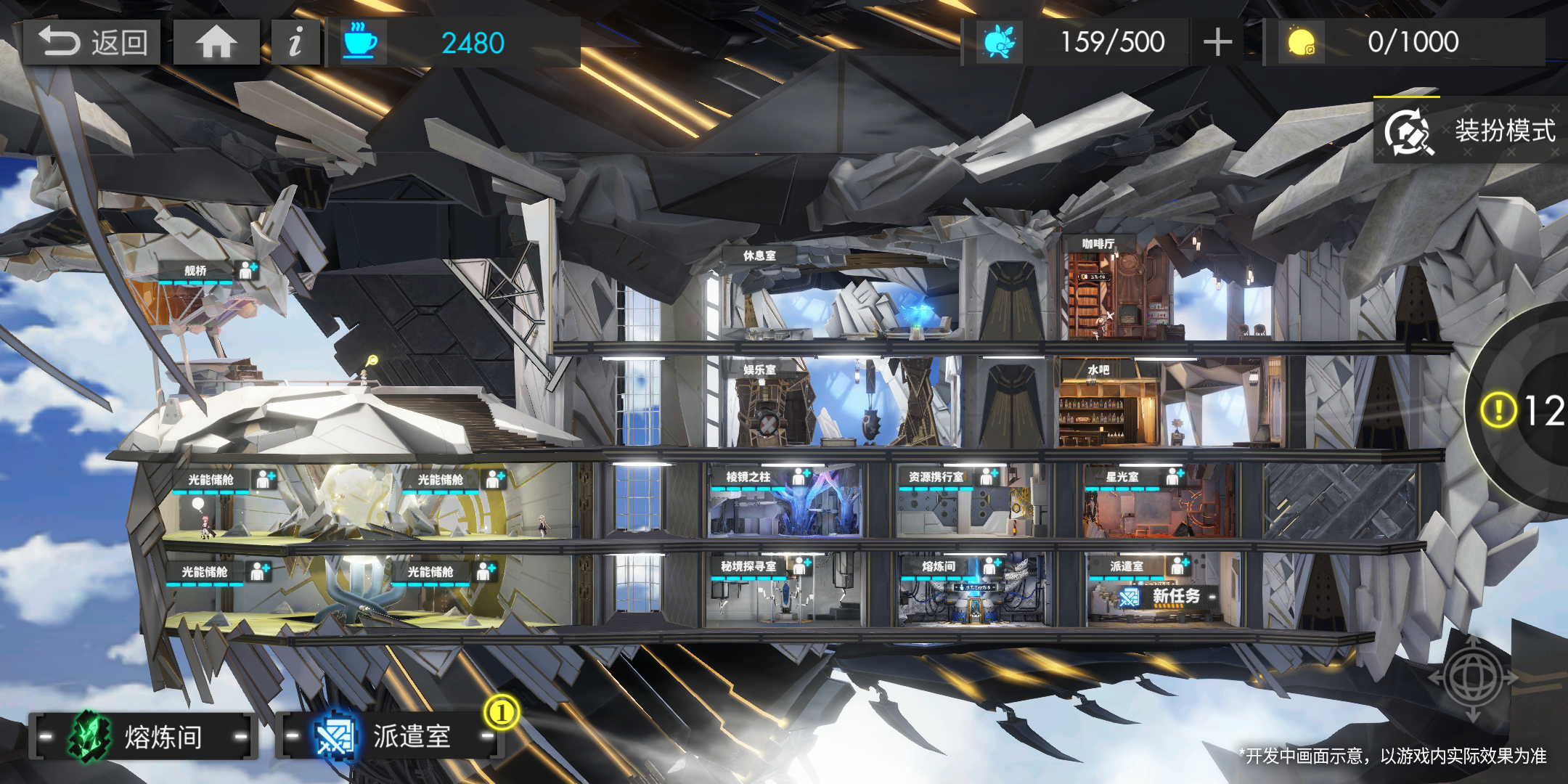Image resolution: width=1568 pixels, height=784 pixels.
Task: Enter the 休息室 room
Action: pyautogui.click(x=759, y=256)
